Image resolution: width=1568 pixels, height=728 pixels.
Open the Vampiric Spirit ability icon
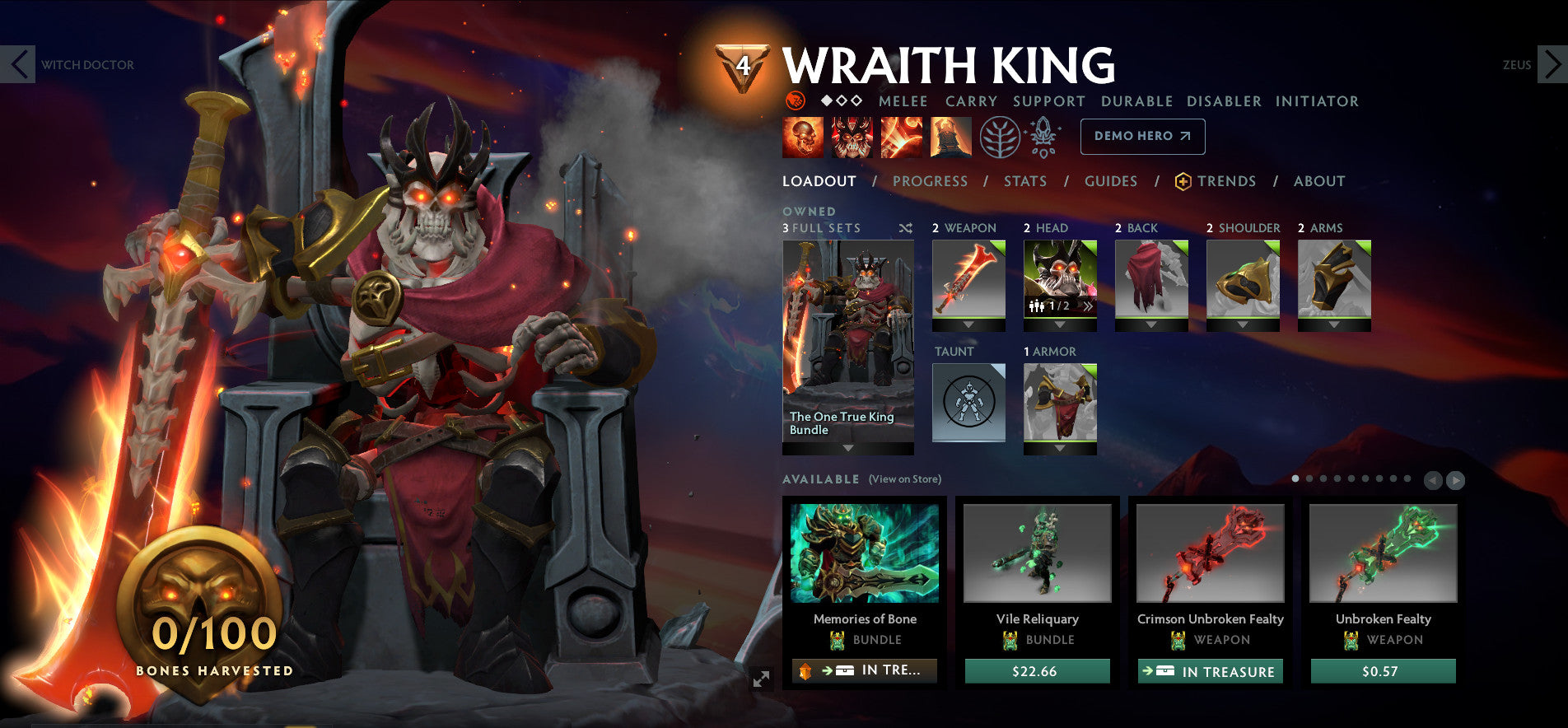point(852,138)
